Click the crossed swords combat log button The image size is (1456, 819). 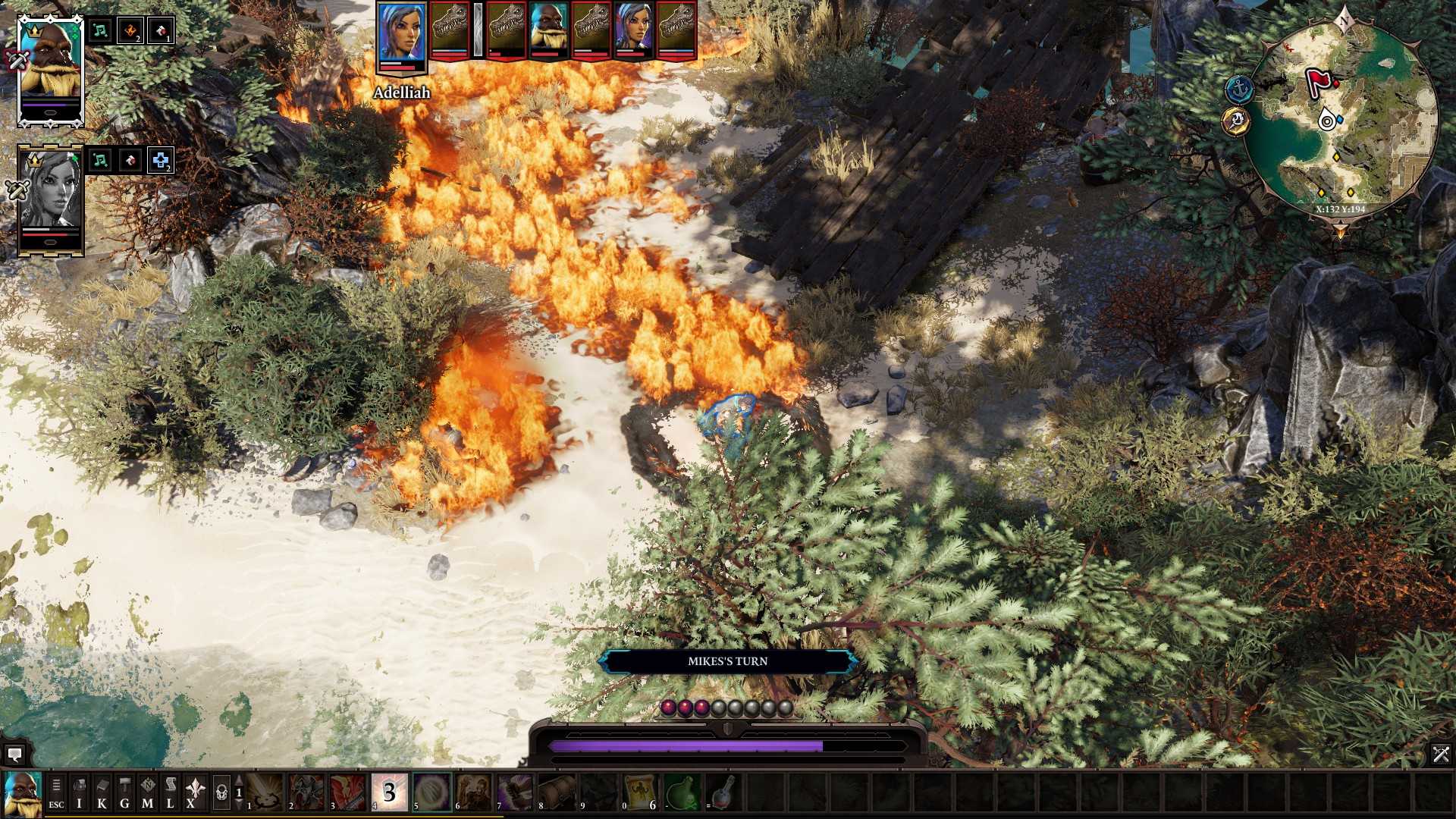coord(1440,754)
